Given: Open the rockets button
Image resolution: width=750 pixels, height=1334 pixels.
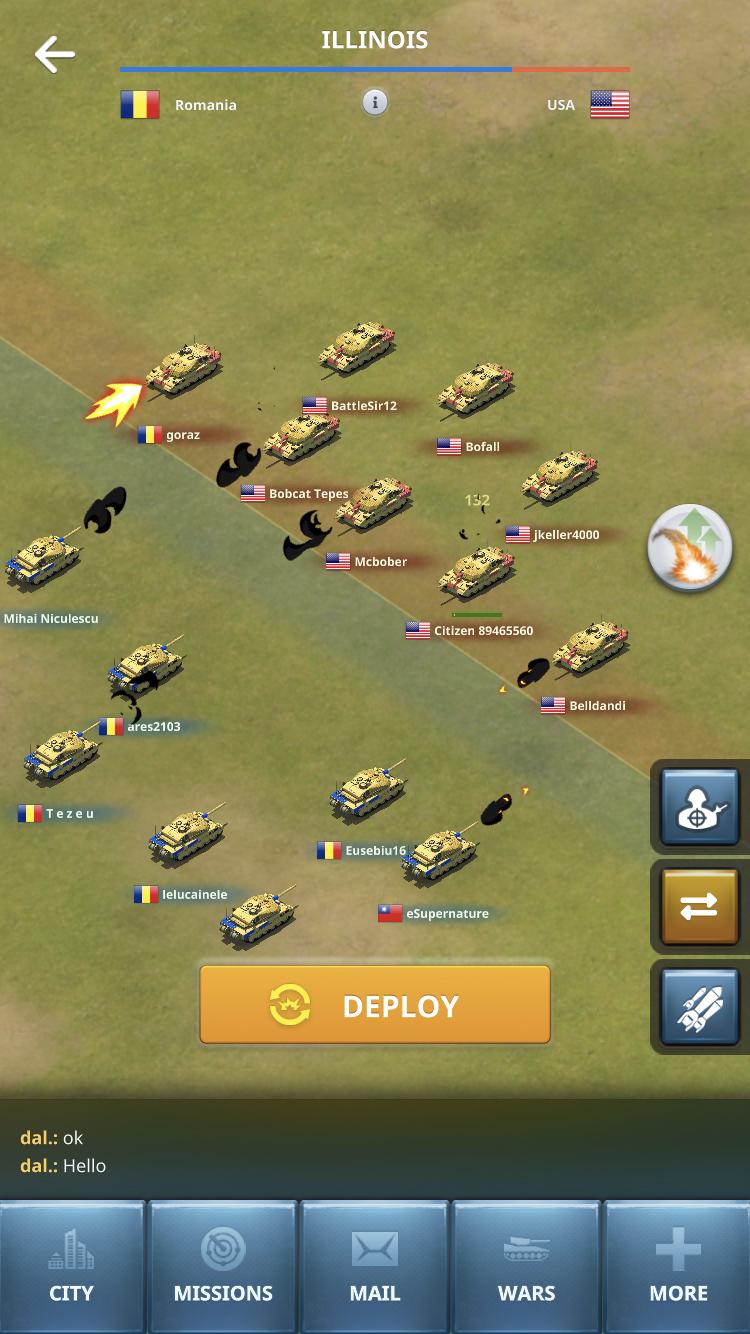Looking at the screenshot, I should click(x=699, y=1007).
